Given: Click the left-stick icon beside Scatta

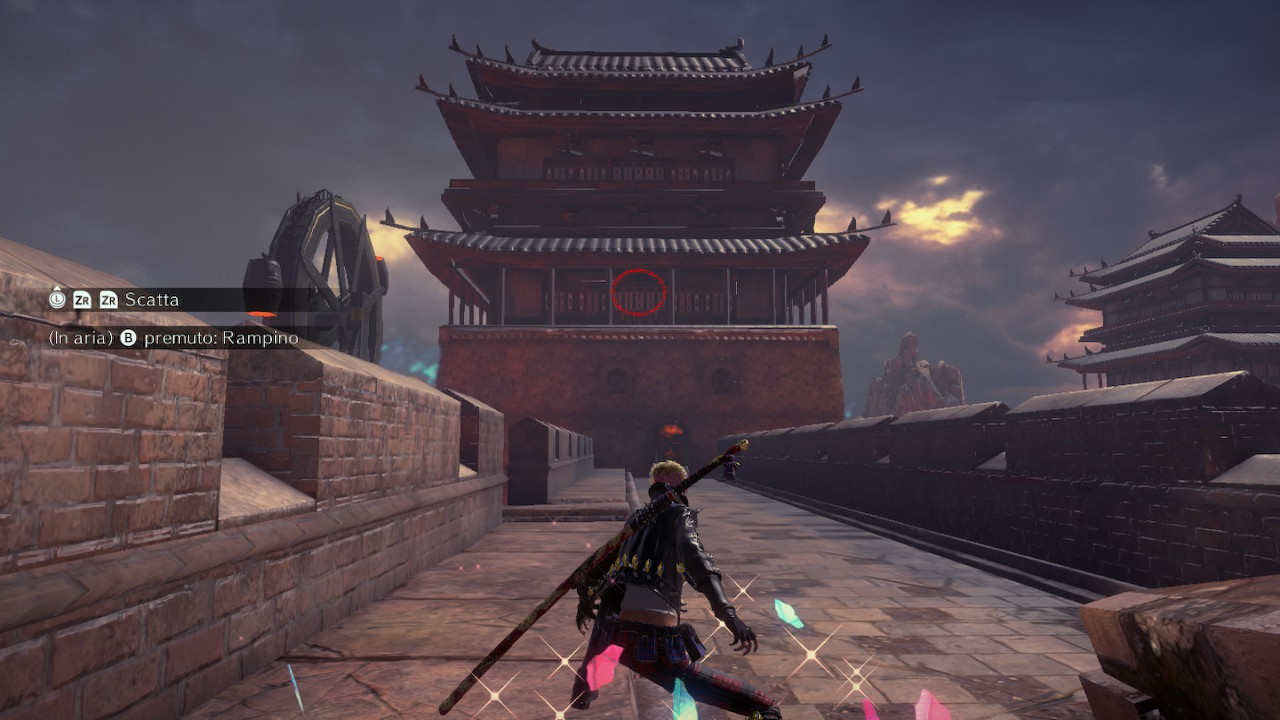Looking at the screenshot, I should click(58, 300).
